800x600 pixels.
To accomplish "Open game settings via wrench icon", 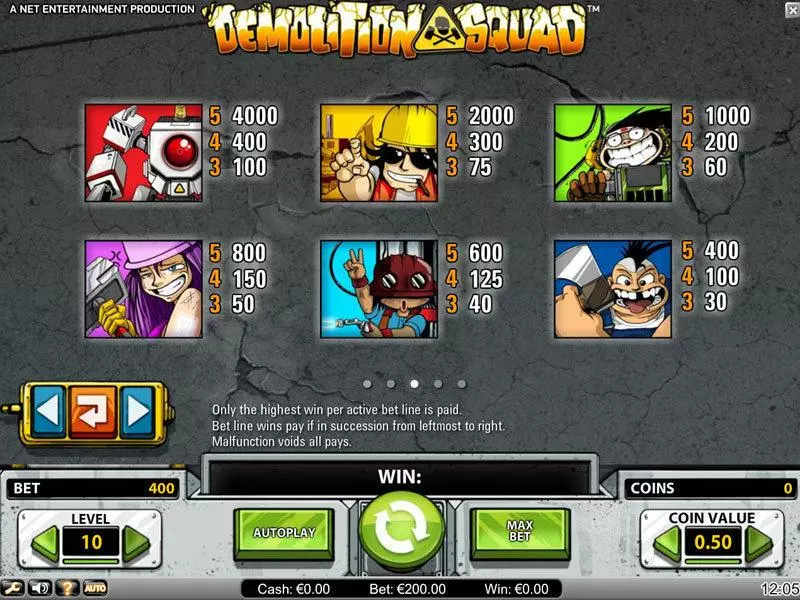I will pyautogui.click(x=16, y=588).
